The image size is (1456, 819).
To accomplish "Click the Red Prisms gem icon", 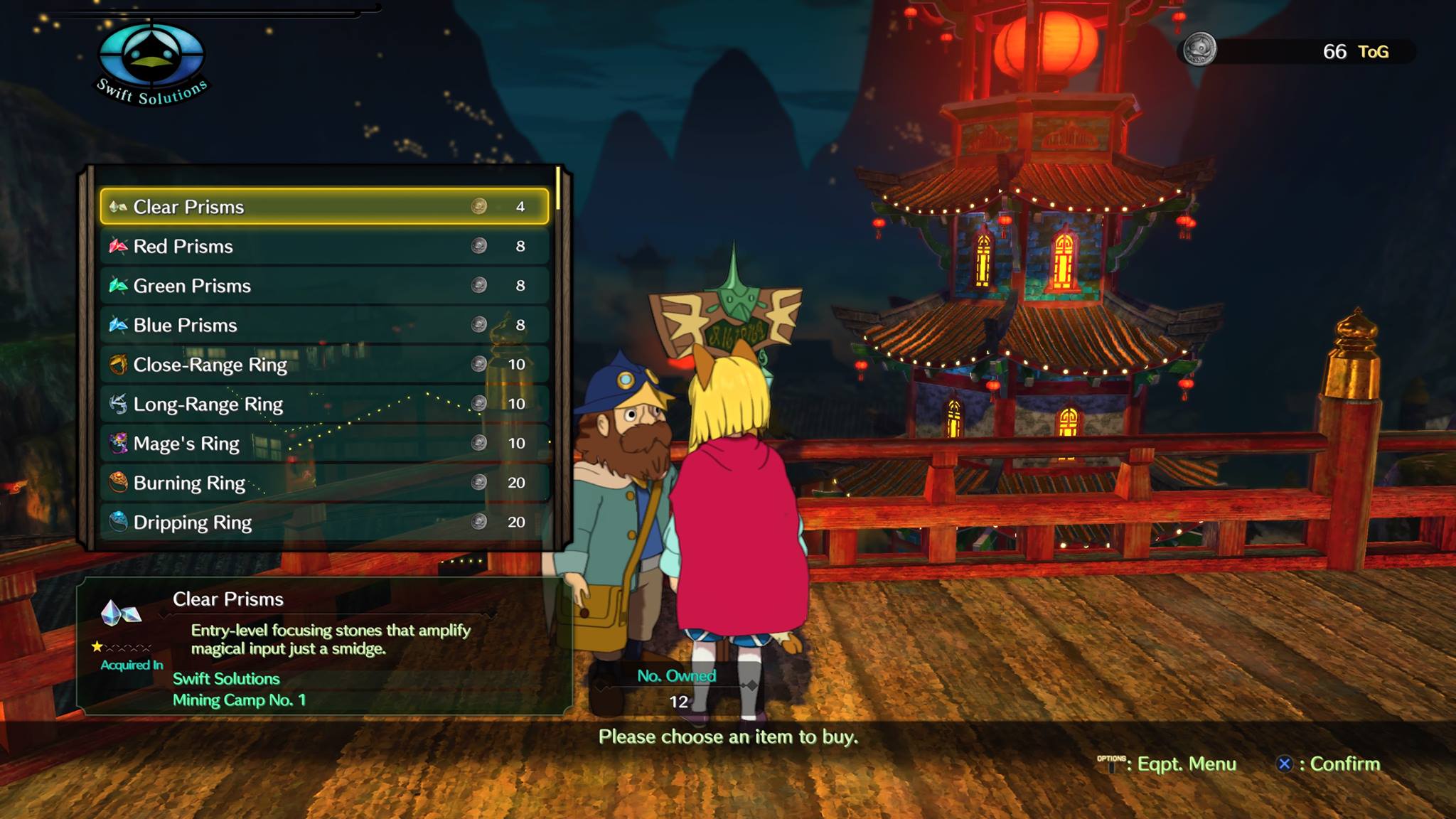I will coord(118,247).
